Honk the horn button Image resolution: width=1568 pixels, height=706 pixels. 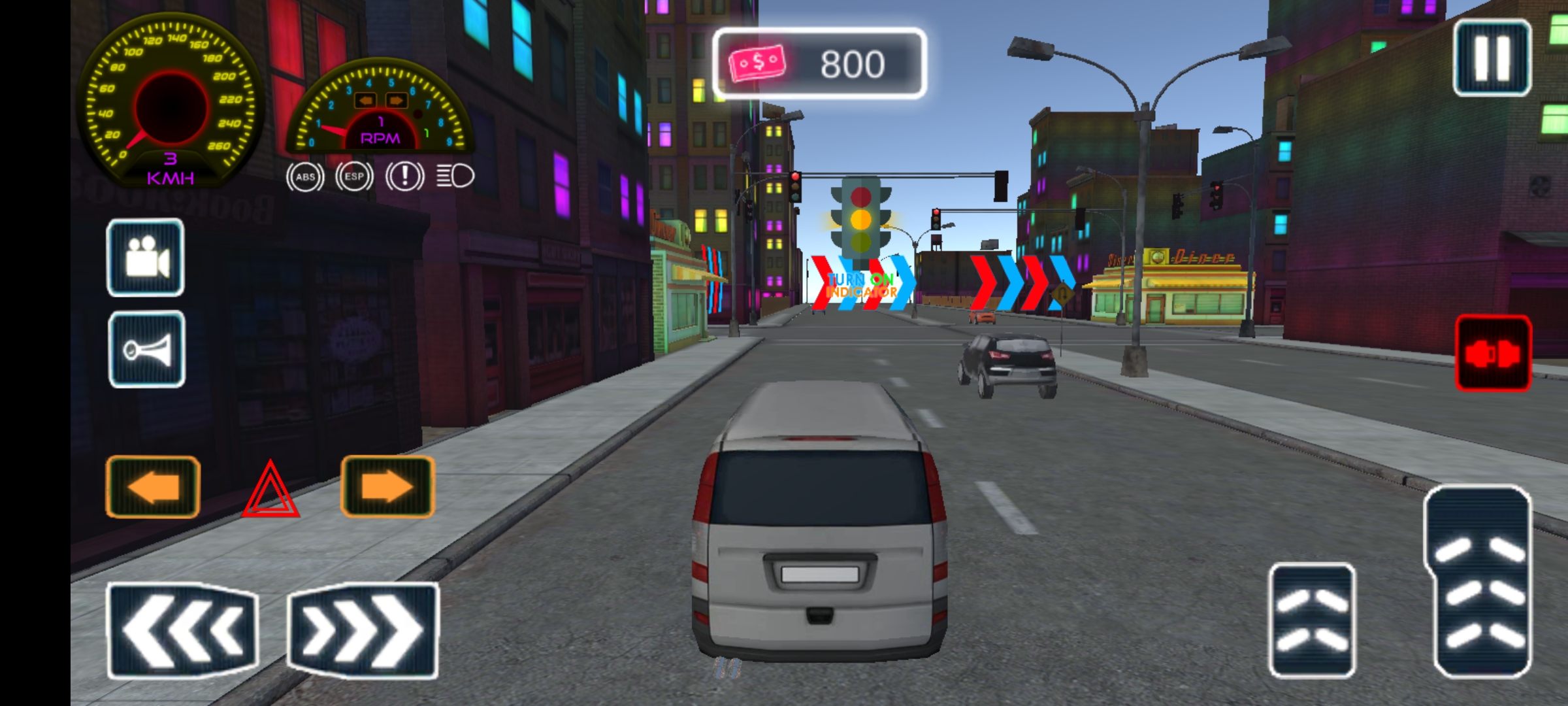coord(146,349)
